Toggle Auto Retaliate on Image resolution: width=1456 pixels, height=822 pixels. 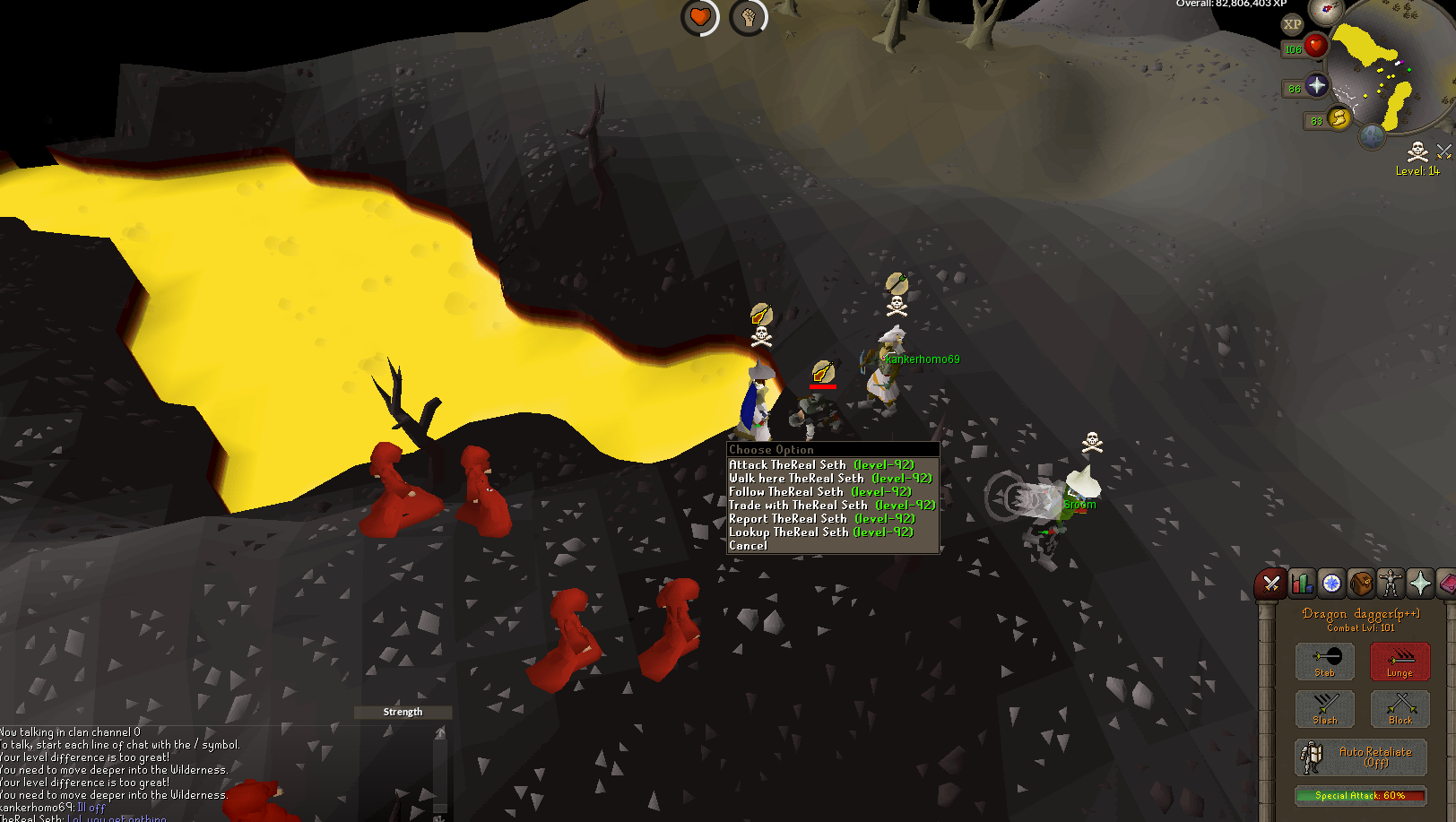tap(1360, 757)
